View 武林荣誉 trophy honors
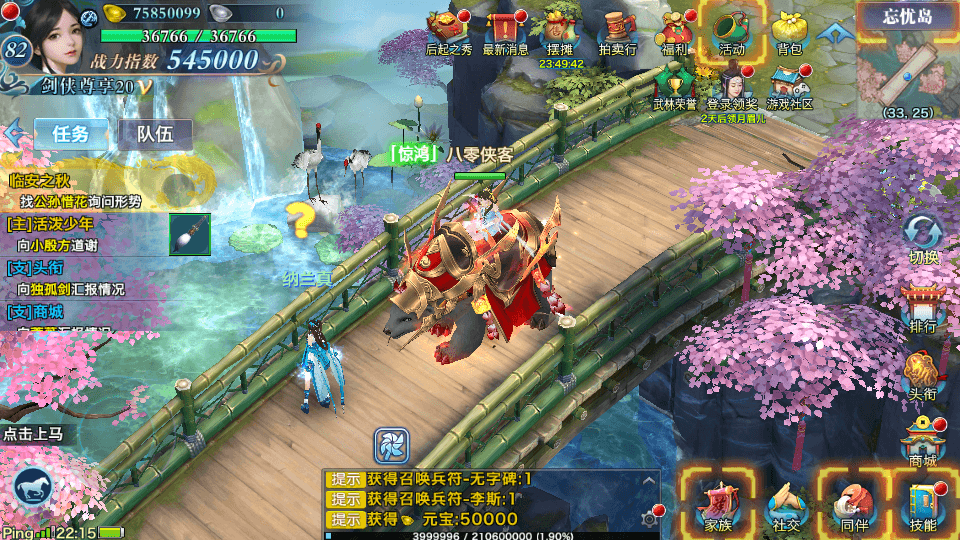Image resolution: width=960 pixels, height=540 pixels. tap(675, 85)
